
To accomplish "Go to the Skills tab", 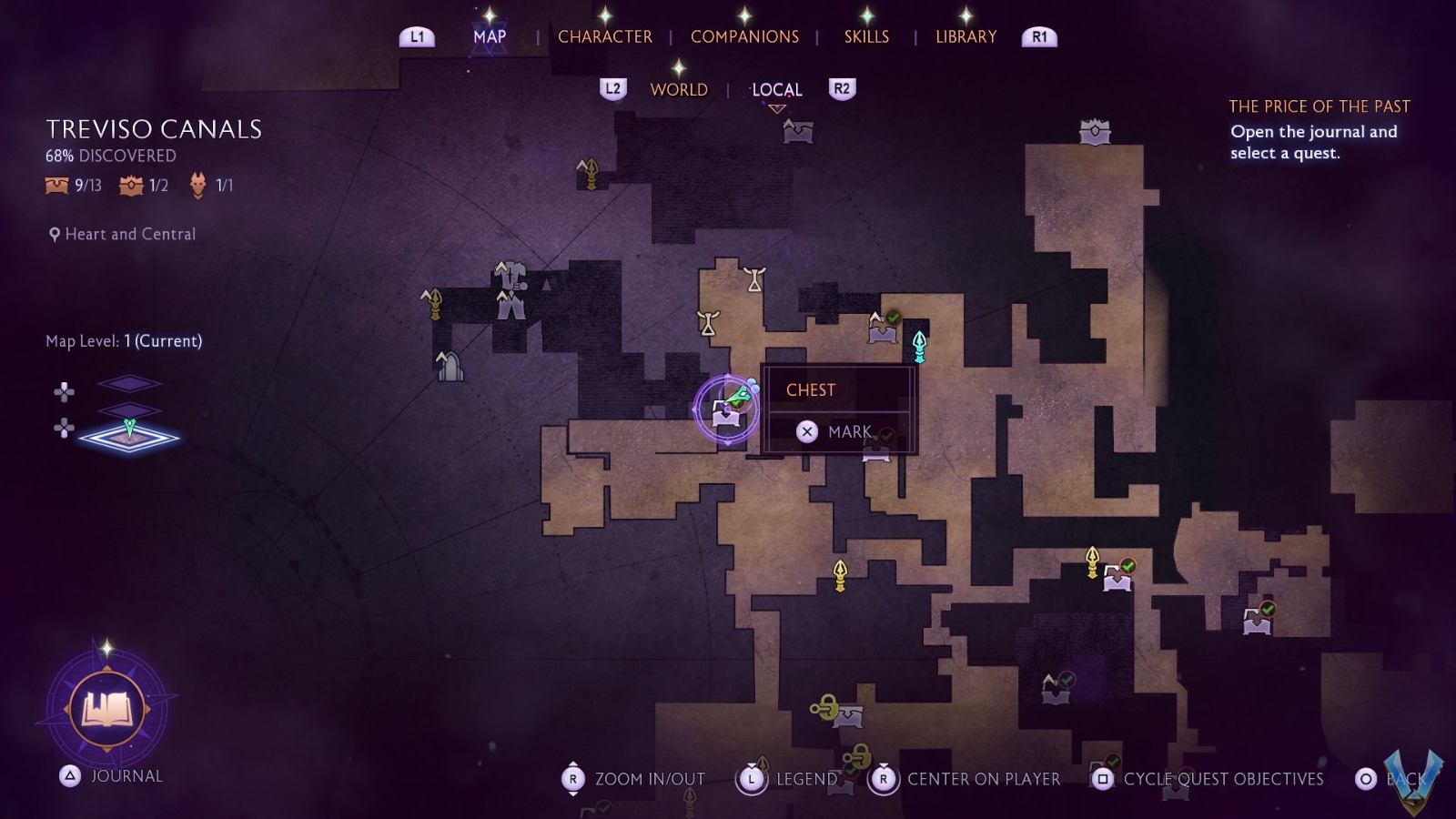I will (x=866, y=36).
